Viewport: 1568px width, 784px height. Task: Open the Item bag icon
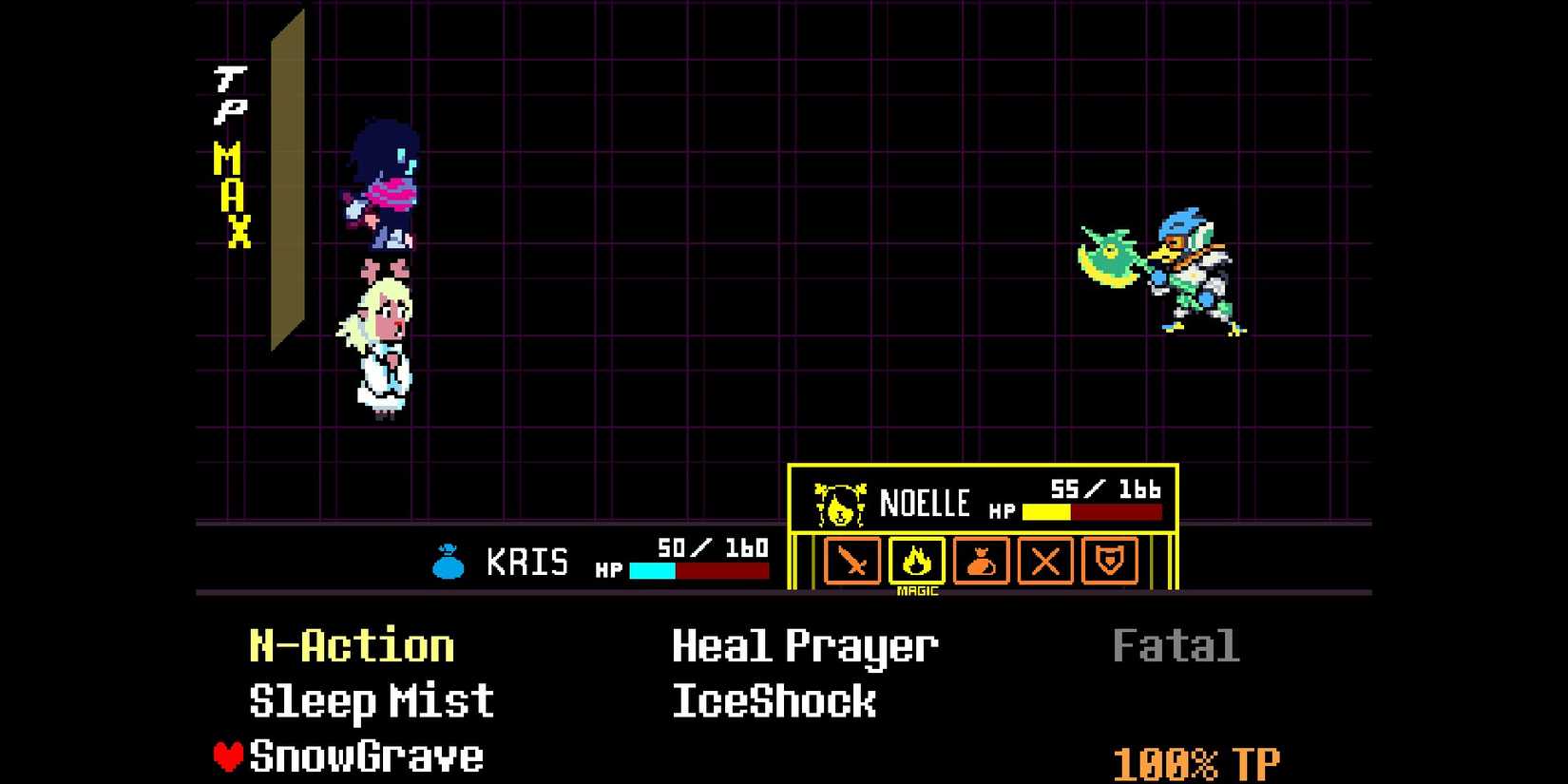(x=980, y=563)
